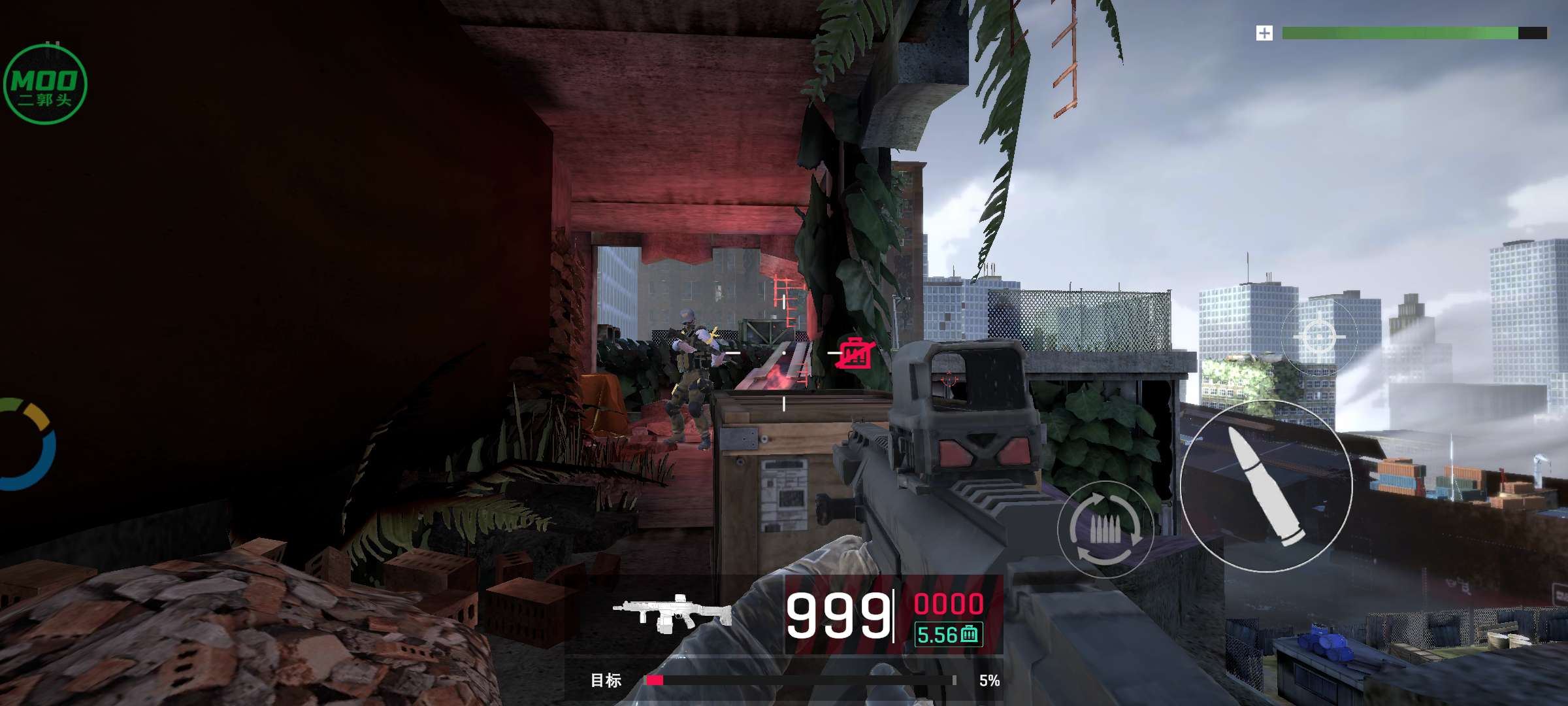Tap the bullet fire button
Viewport: 1568px width, 706px height.
click(x=1266, y=486)
